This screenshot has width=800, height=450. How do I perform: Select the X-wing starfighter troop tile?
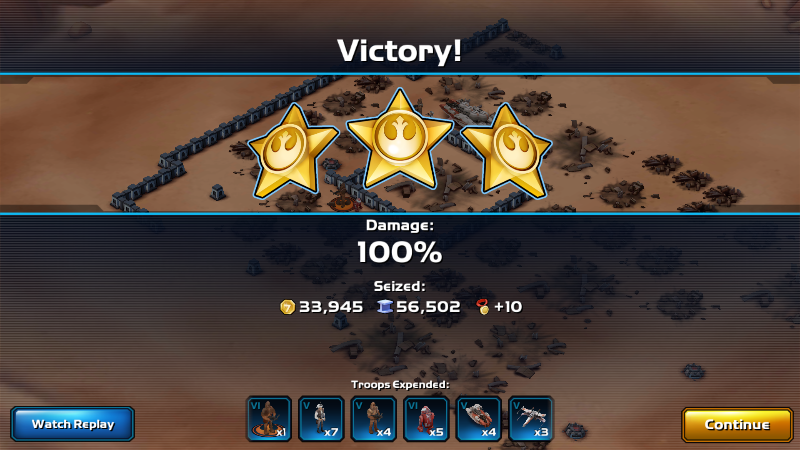click(531, 419)
